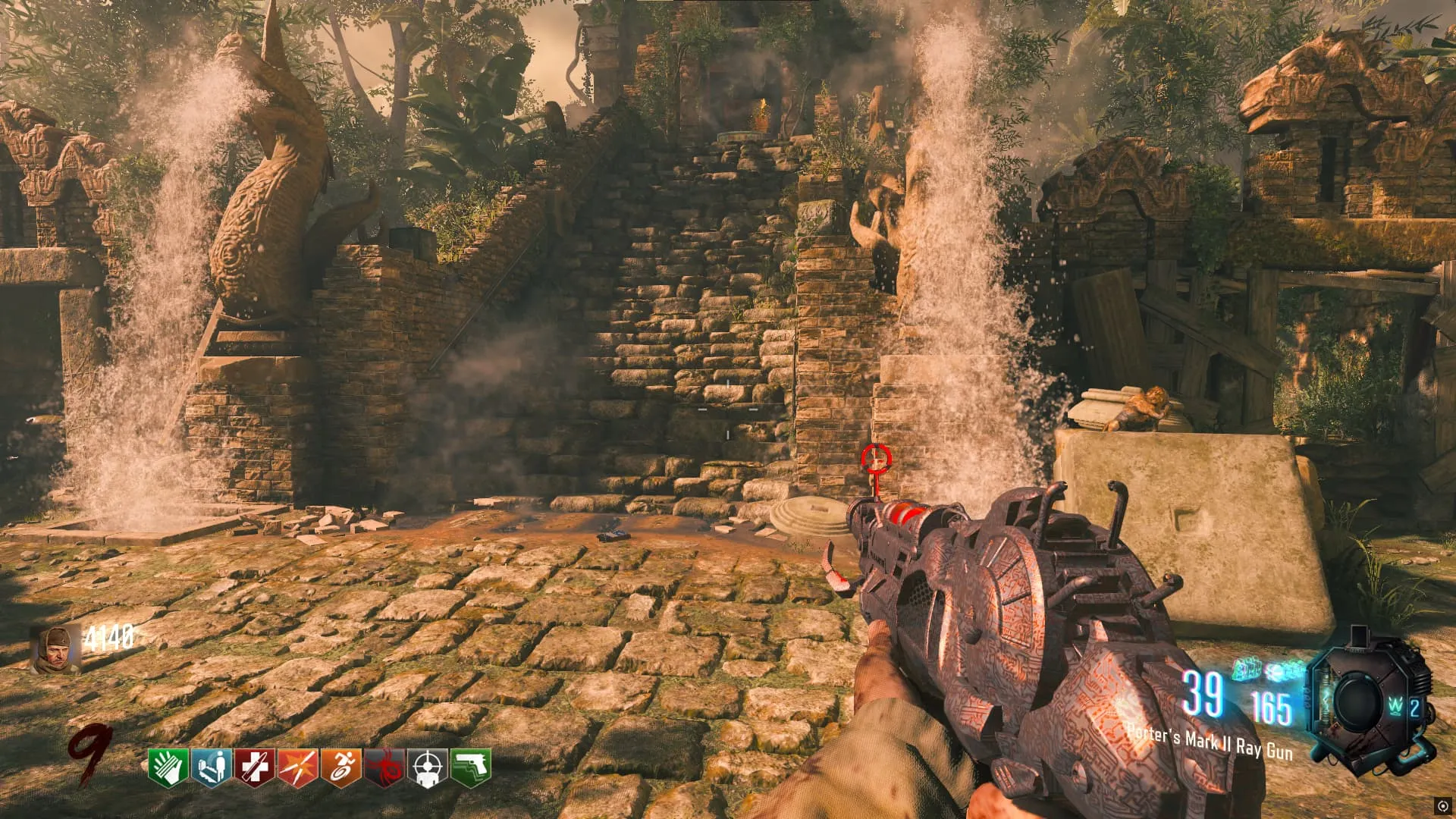Viewport: 1456px width, 819px height.
Task: Select the blue tombstone perk icon
Action: click(x=212, y=767)
